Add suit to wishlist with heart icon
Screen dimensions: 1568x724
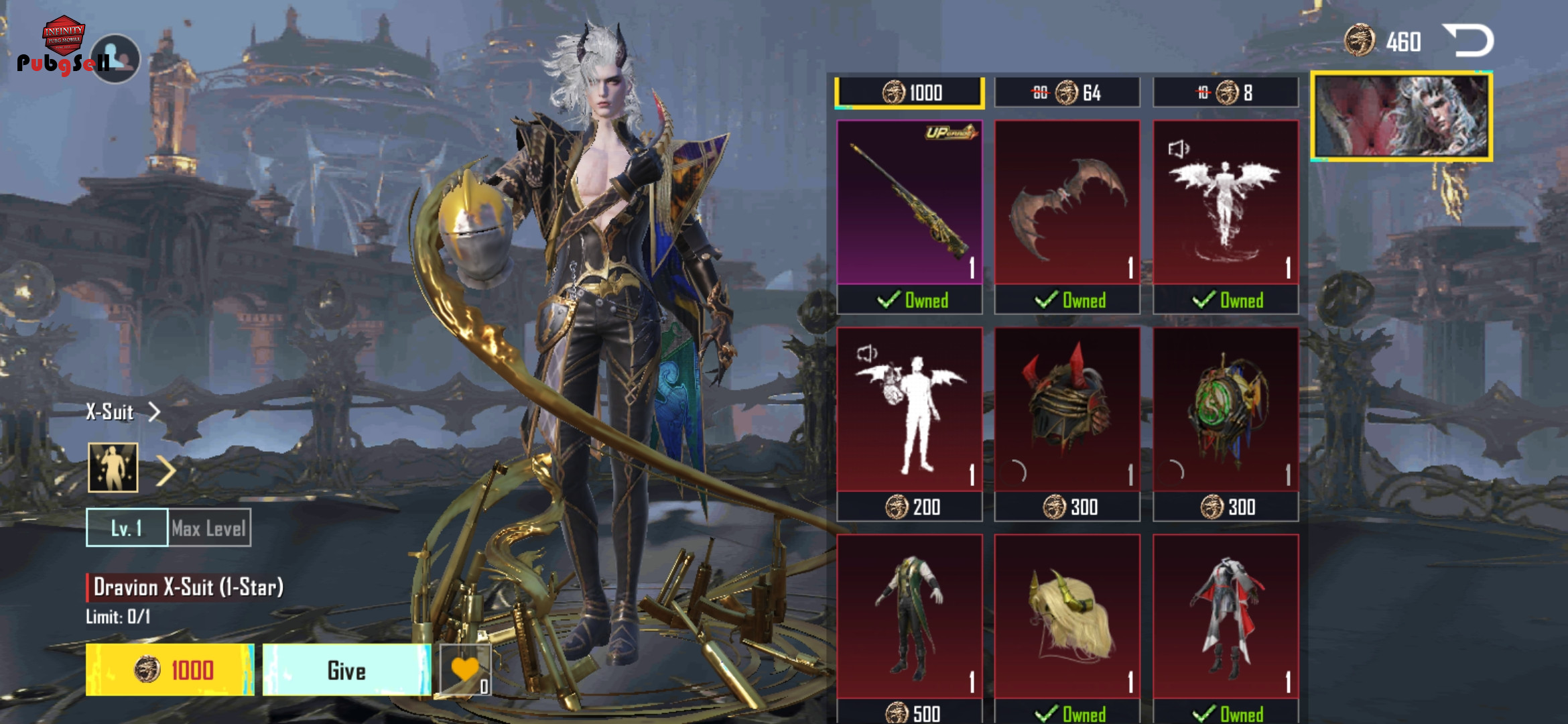click(x=465, y=670)
